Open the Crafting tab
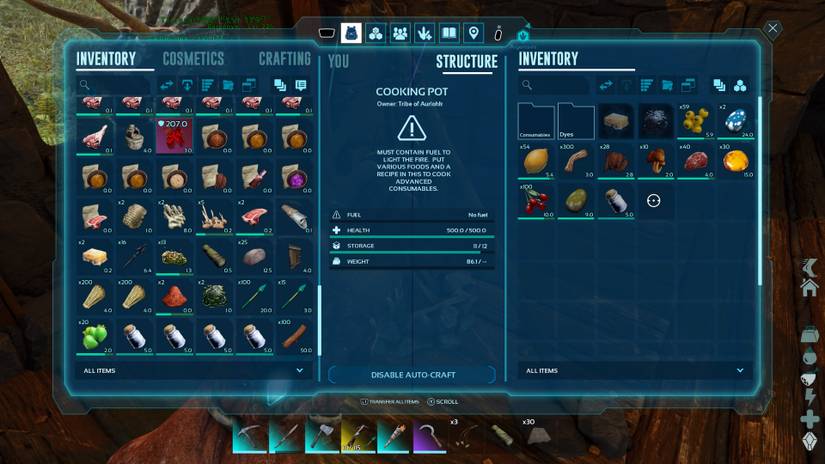The image size is (825, 464). (284, 60)
